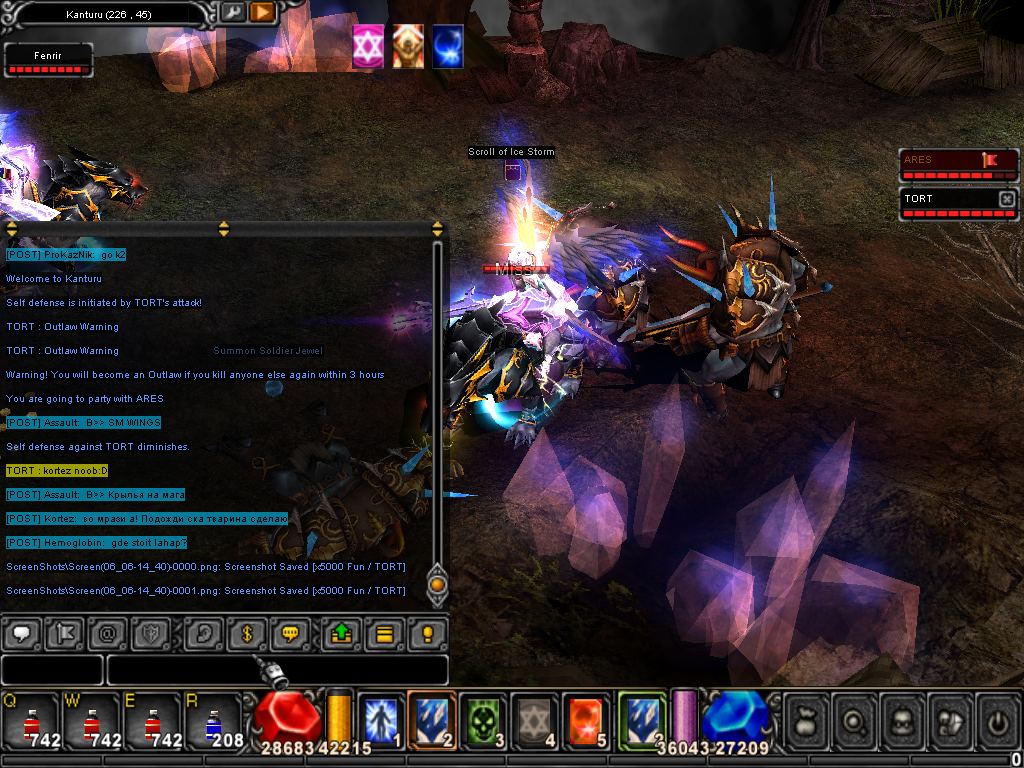This screenshot has height=768, width=1024.
Task: Activate the green skull skill in slot 3
Action: (x=483, y=720)
